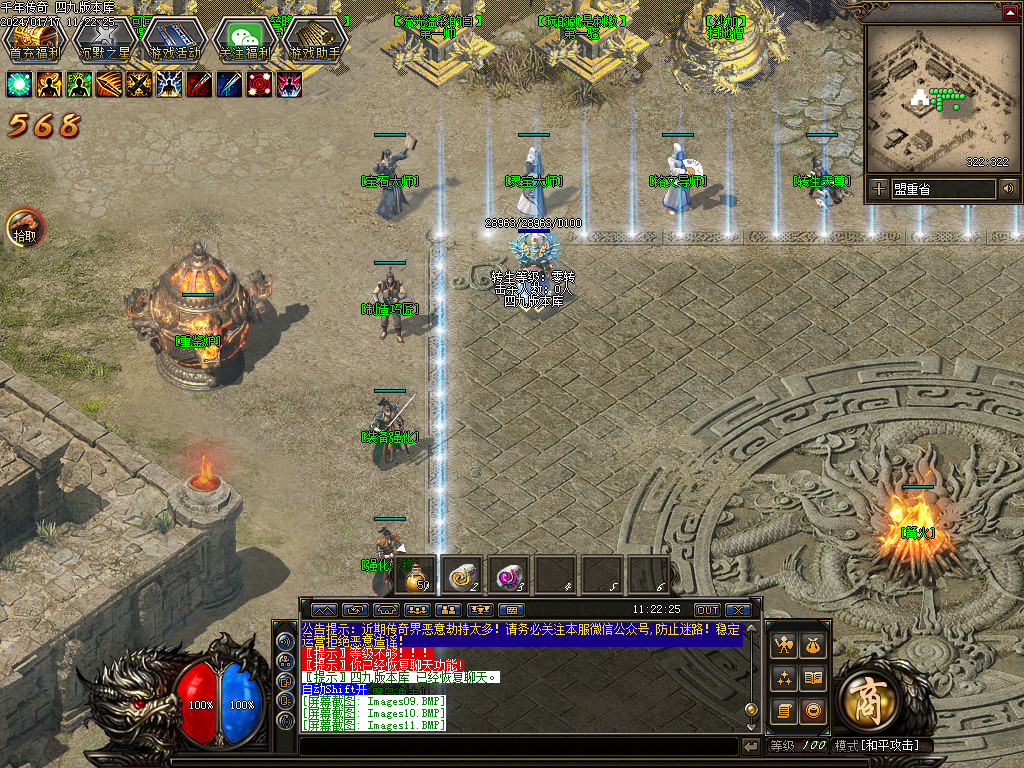Click the OUT button on the chat bar

[x=707, y=610]
